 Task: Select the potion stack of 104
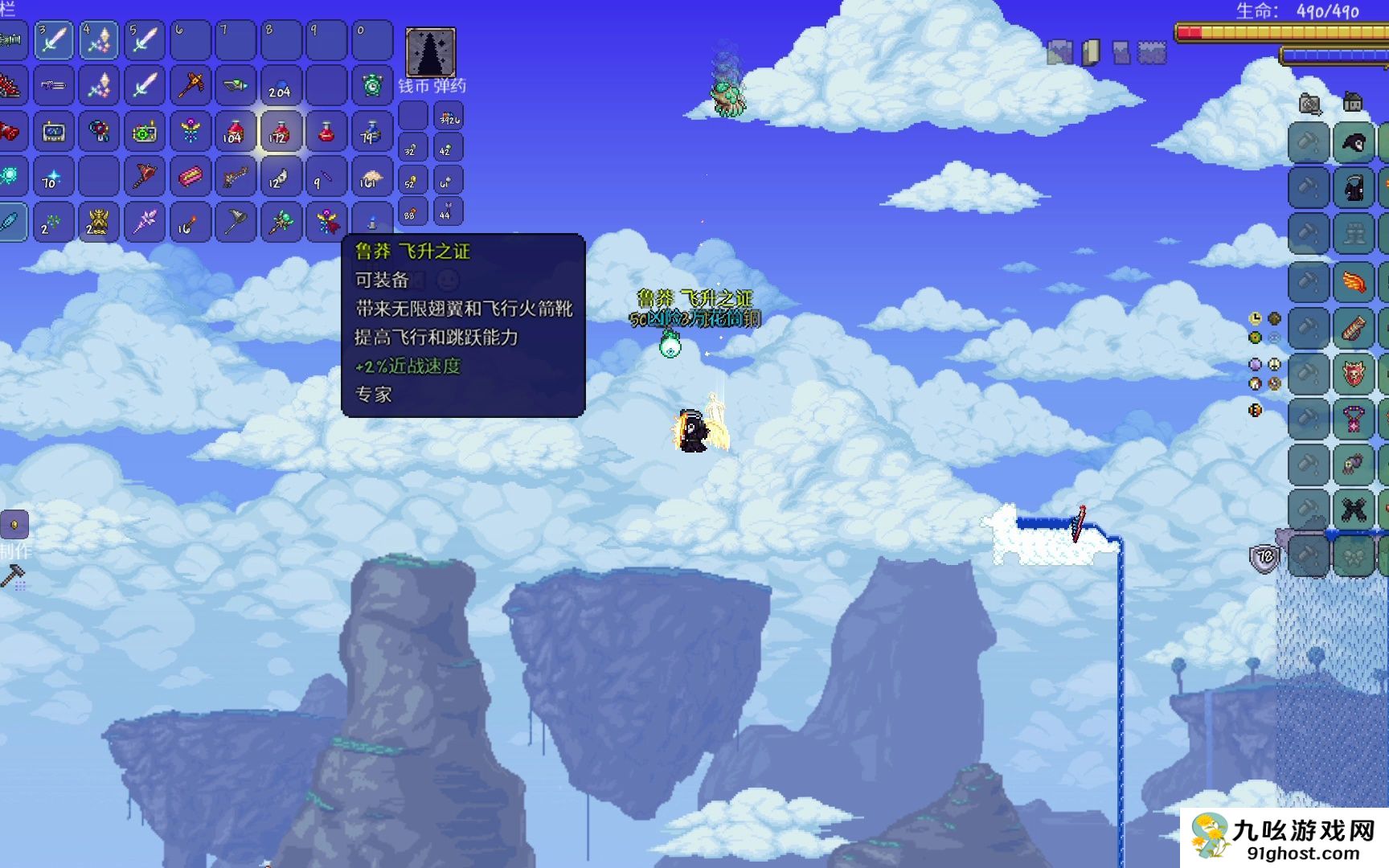pyautogui.click(x=234, y=131)
